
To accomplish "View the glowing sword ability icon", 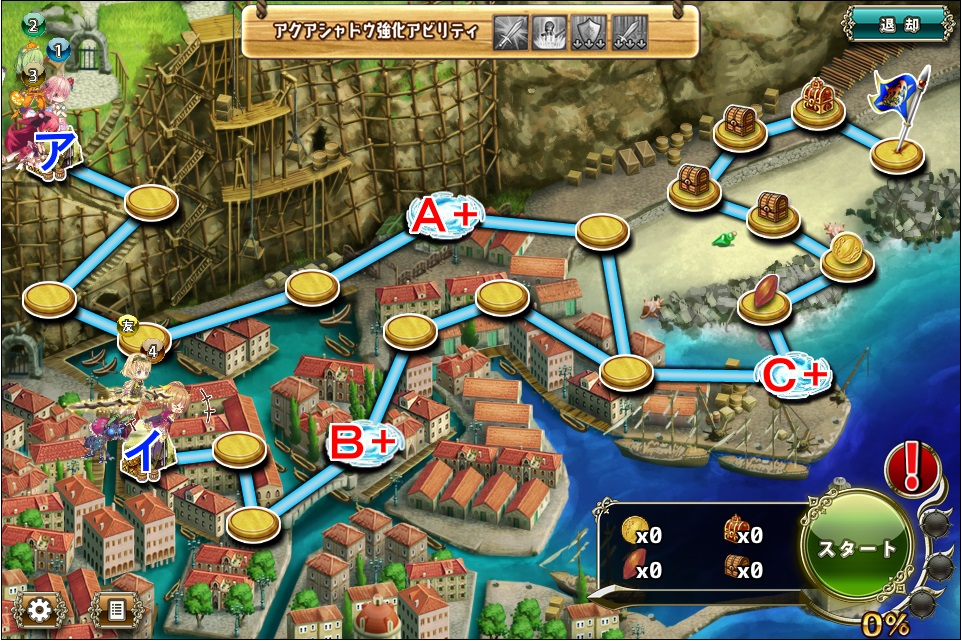I will point(511,32).
